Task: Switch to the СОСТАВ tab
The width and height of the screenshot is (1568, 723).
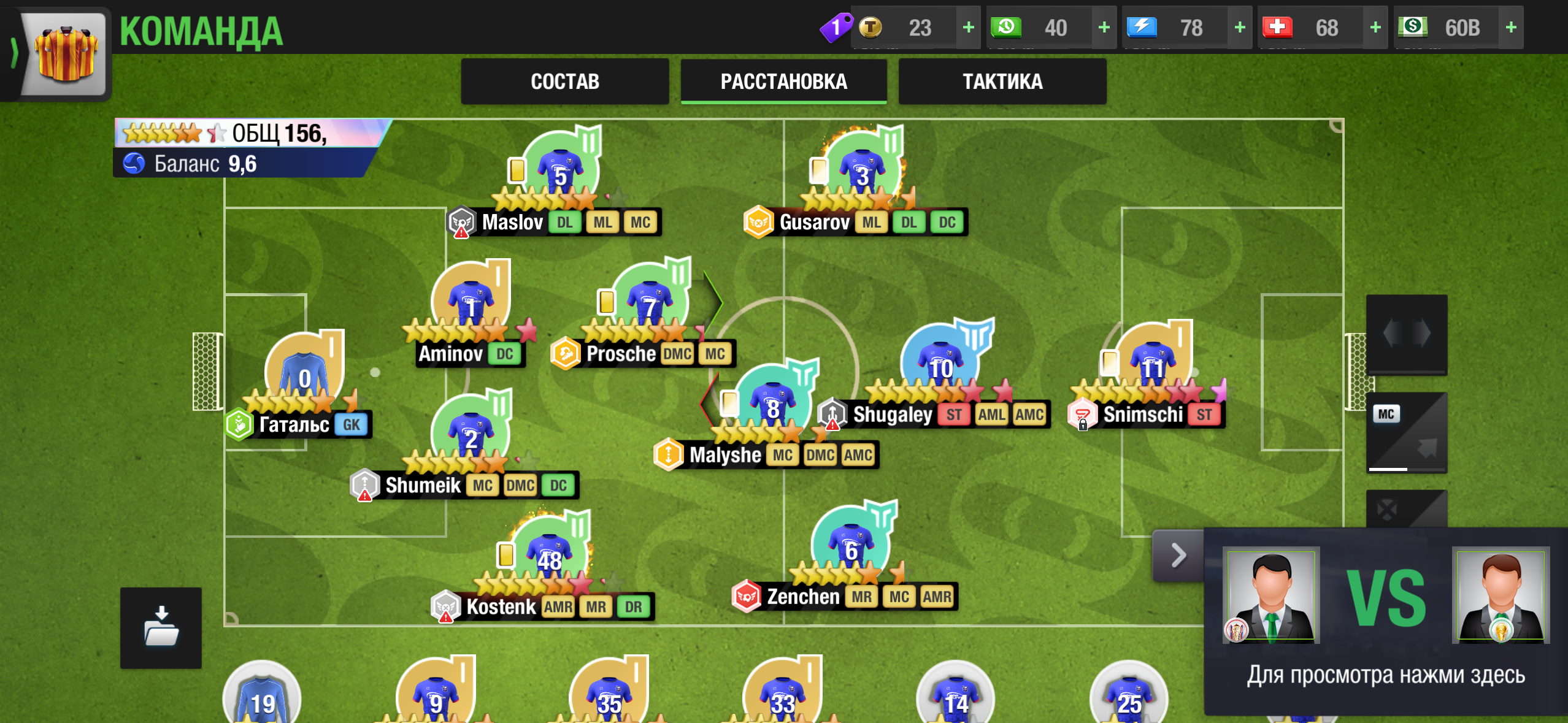Action: (564, 81)
